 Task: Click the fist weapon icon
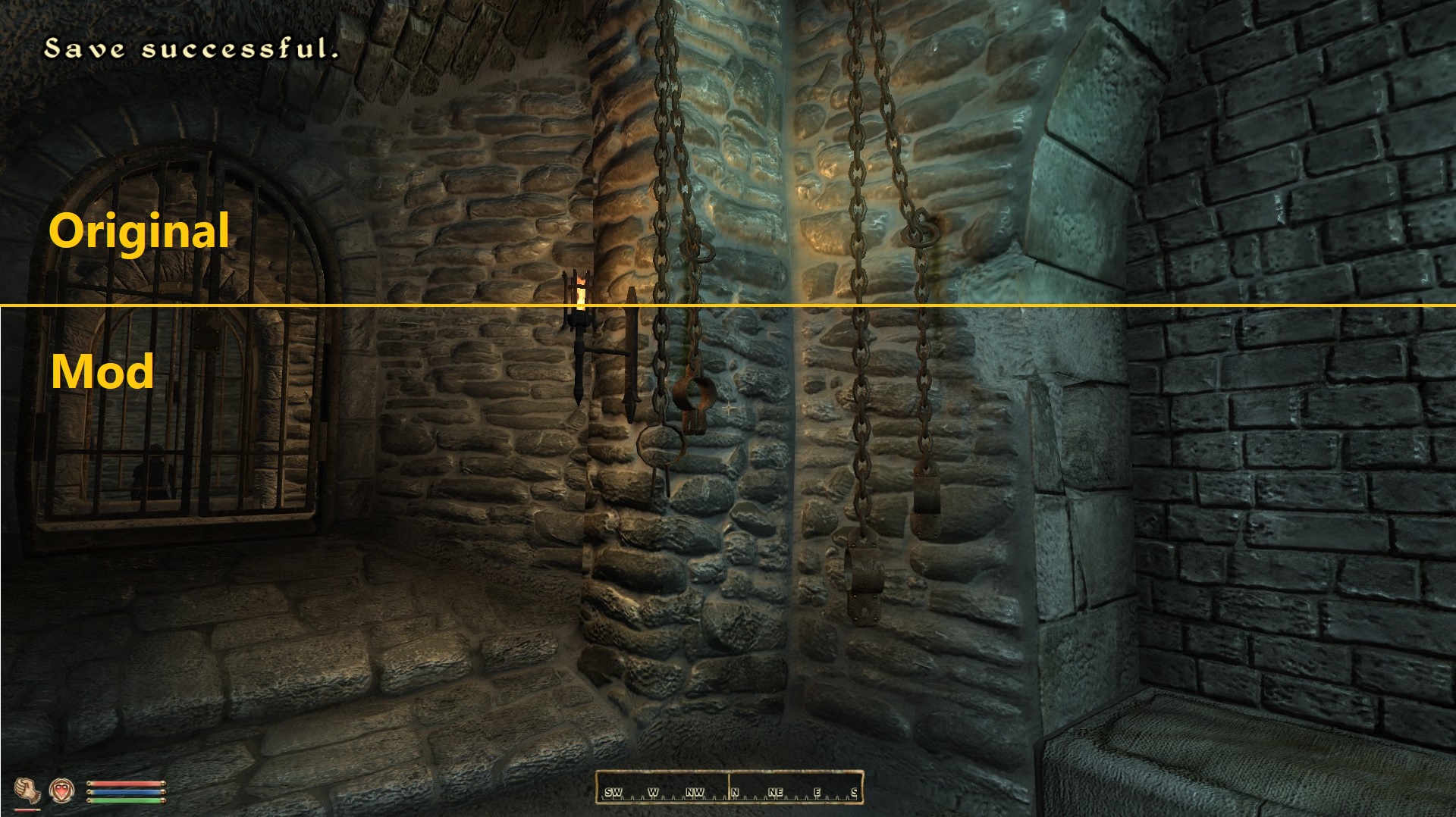[27, 790]
